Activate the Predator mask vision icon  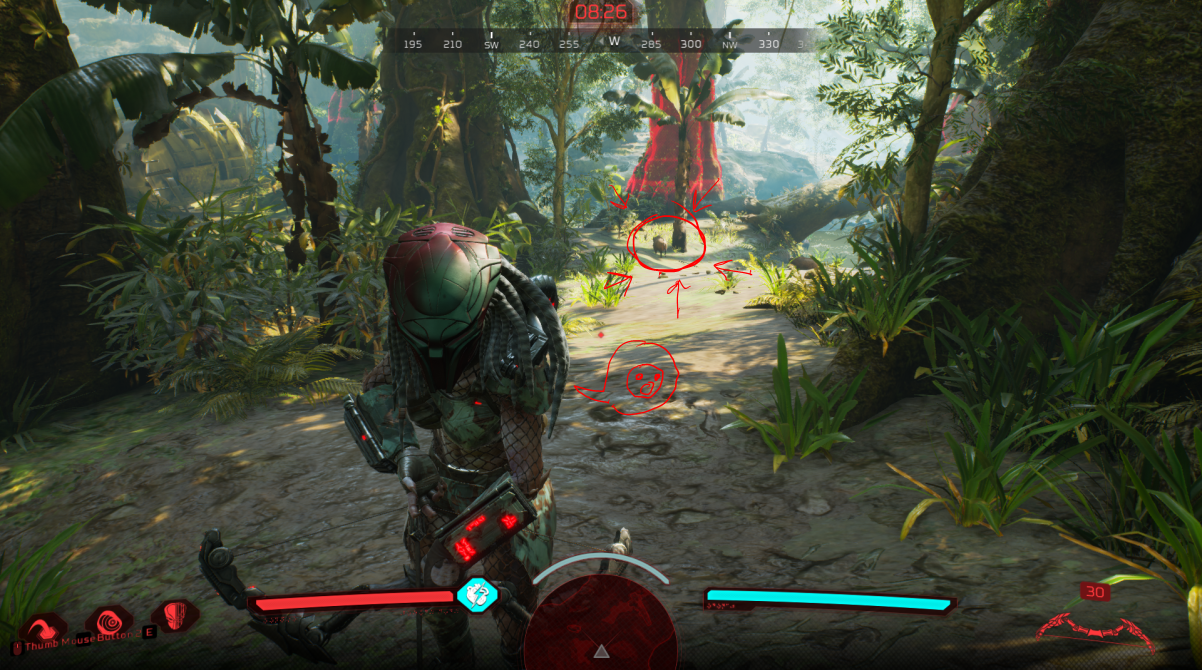tap(175, 615)
